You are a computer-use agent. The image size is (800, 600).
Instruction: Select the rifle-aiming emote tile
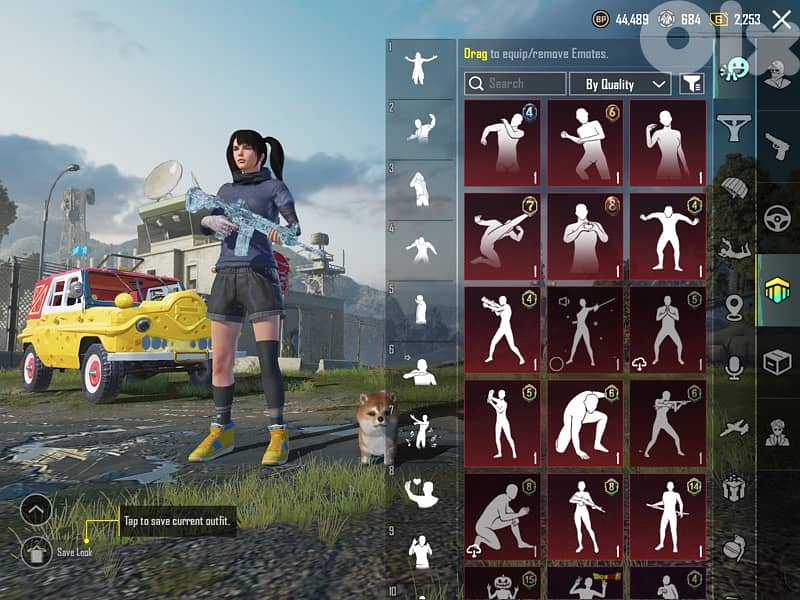(x=668, y=424)
